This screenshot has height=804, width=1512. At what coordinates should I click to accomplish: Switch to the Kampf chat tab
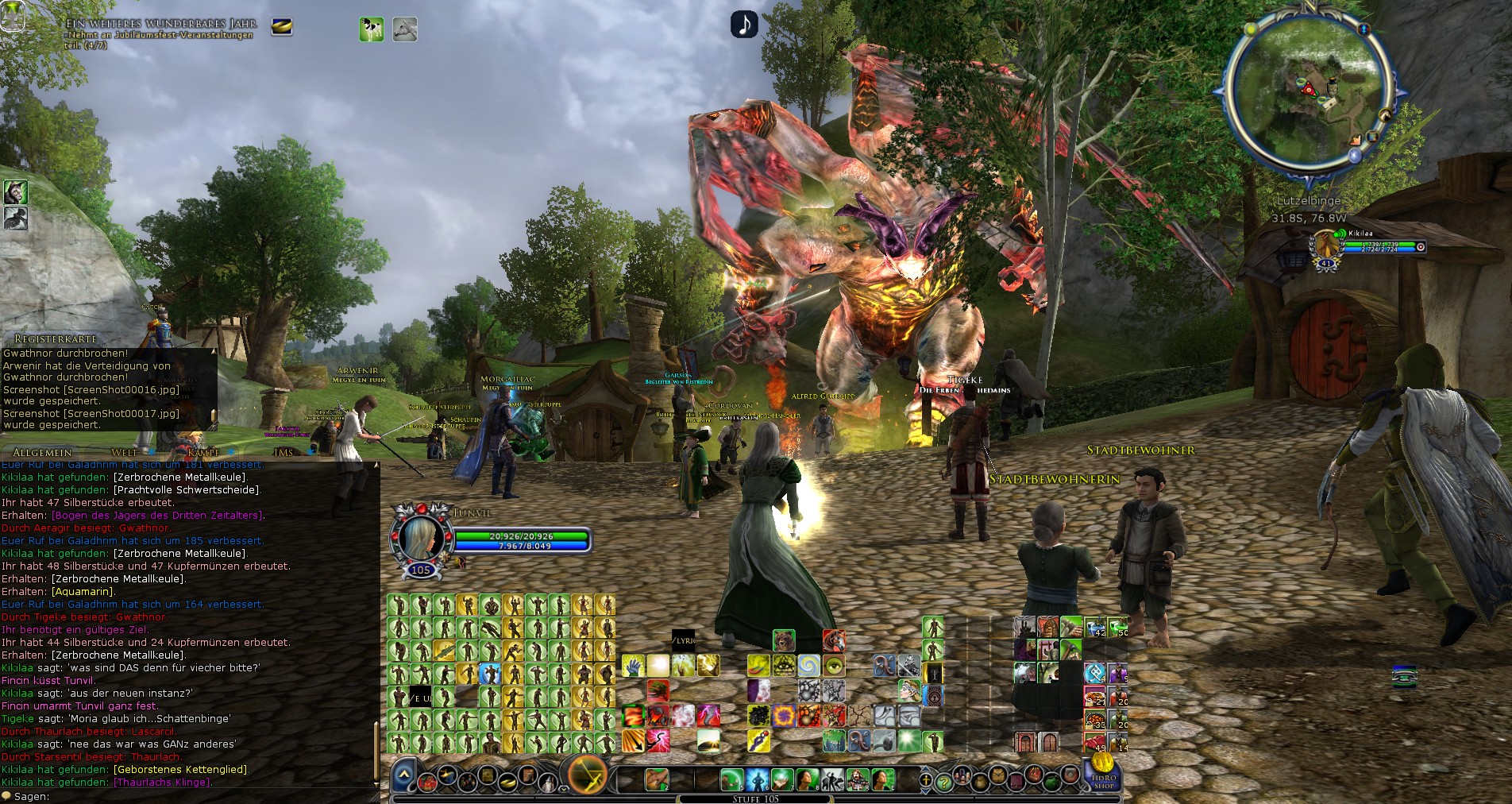[203, 452]
